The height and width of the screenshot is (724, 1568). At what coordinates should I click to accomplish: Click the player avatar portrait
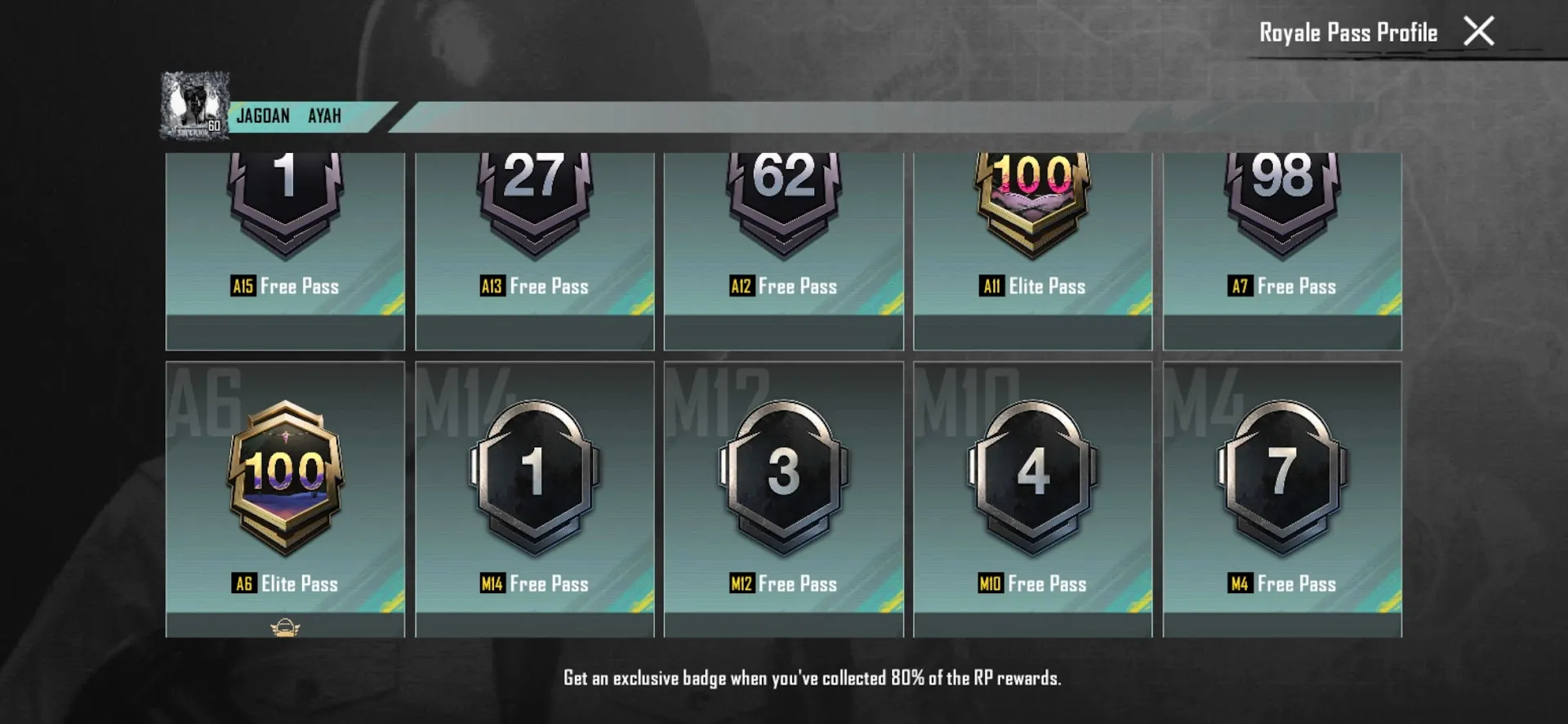pyautogui.click(x=194, y=105)
